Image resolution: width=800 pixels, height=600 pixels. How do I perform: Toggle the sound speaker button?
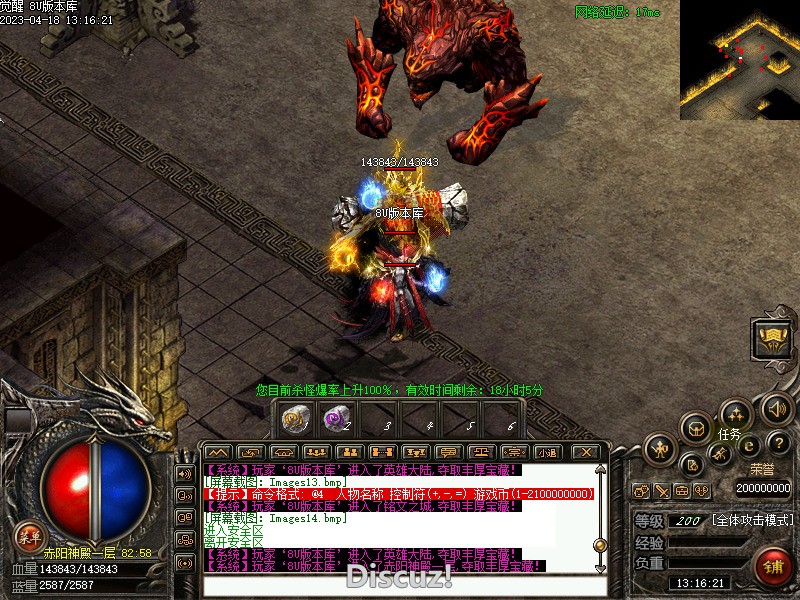tap(777, 408)
